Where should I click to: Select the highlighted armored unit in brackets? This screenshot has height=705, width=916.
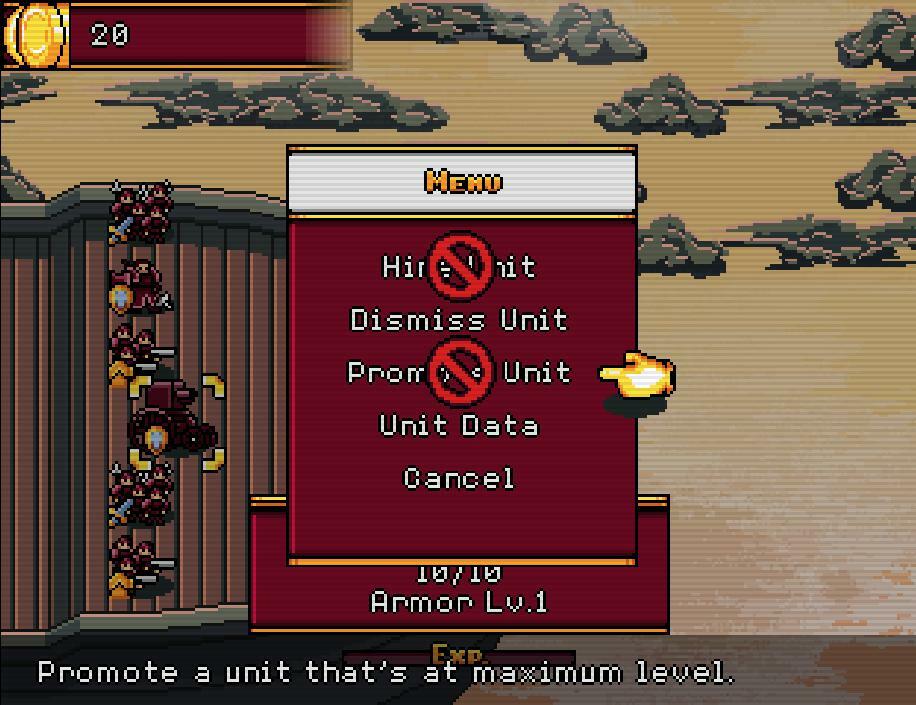pos(174,424)
